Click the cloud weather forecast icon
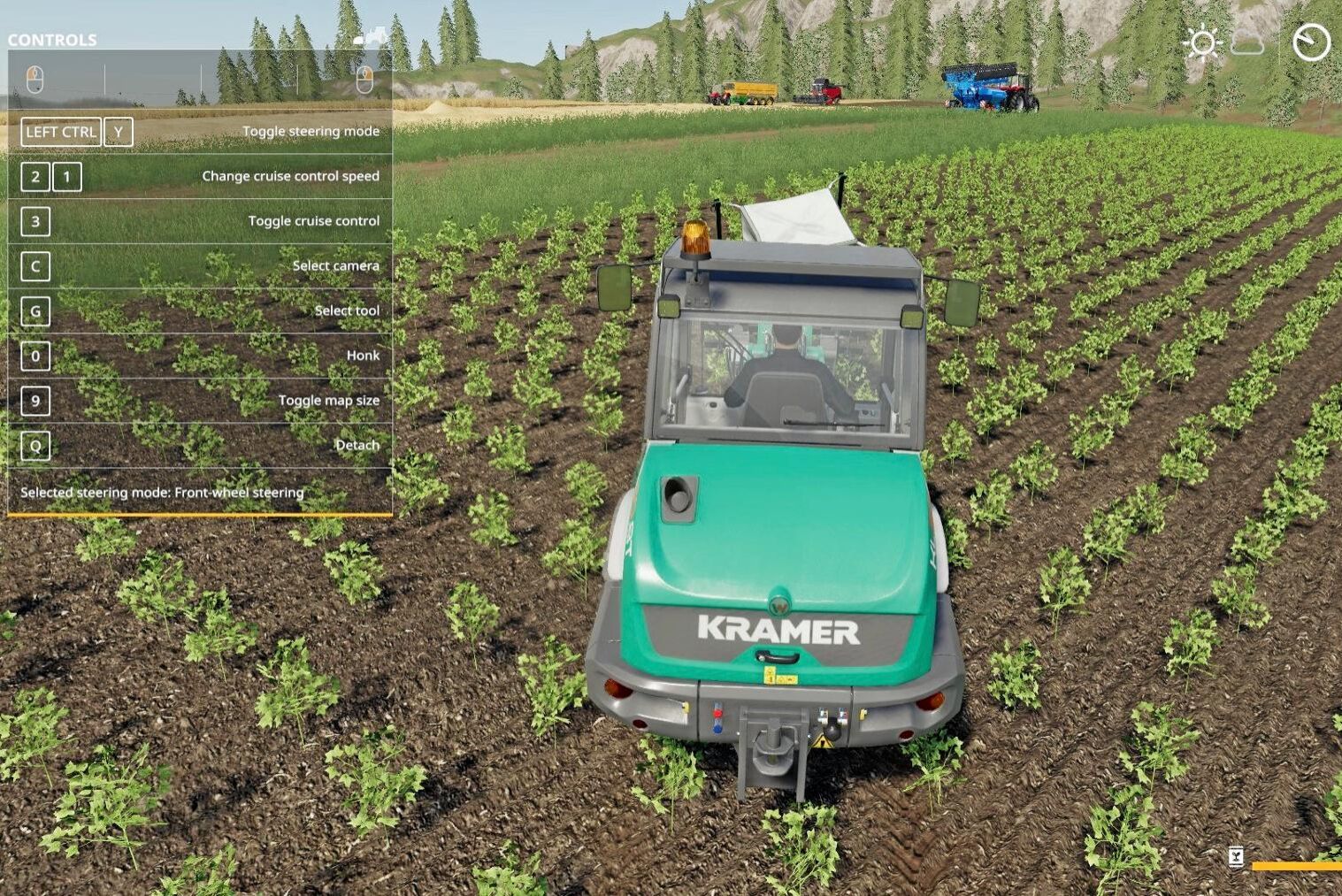 (x=1246, y=42)
